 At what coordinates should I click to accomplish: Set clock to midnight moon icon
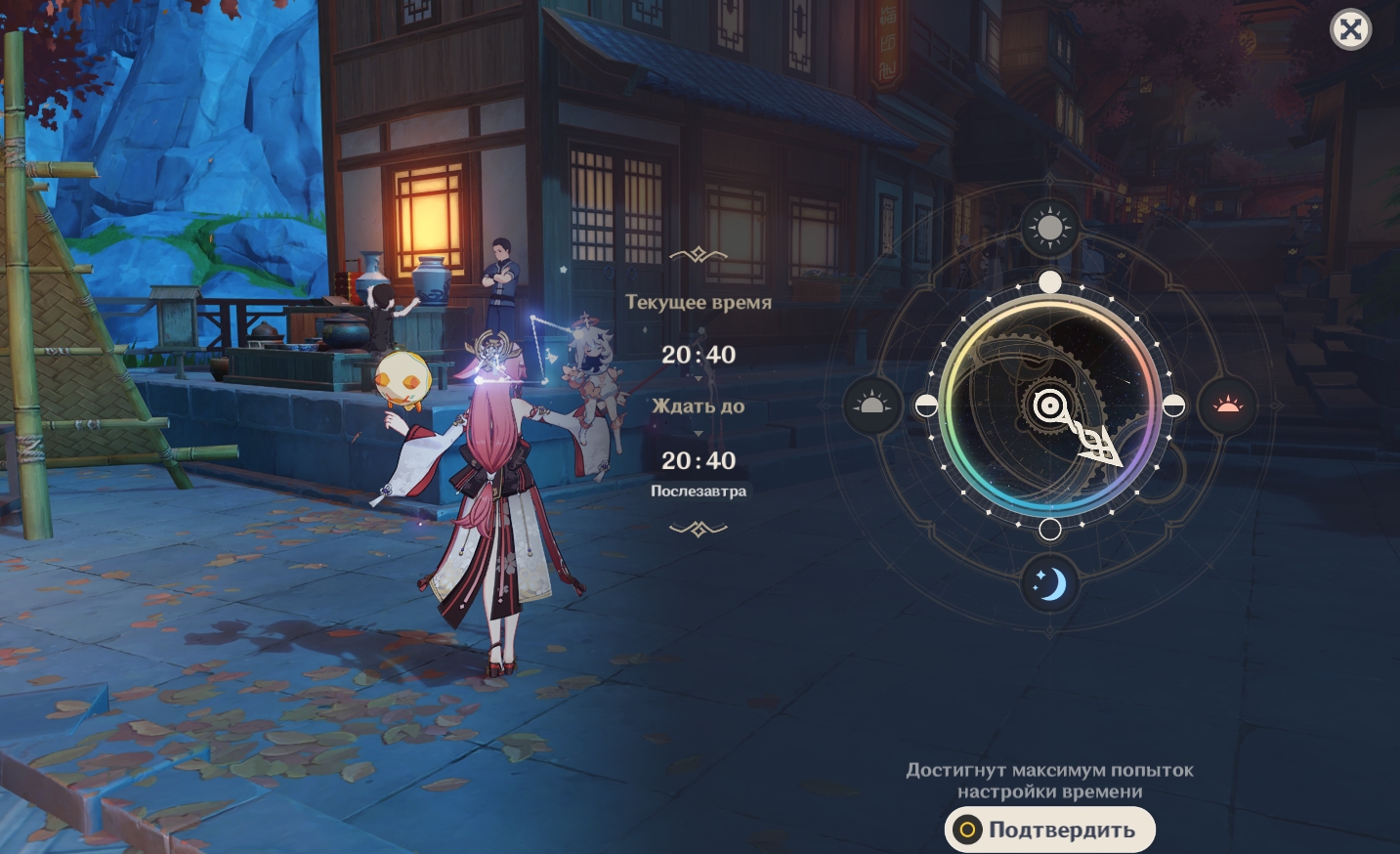pos(1050,584)
